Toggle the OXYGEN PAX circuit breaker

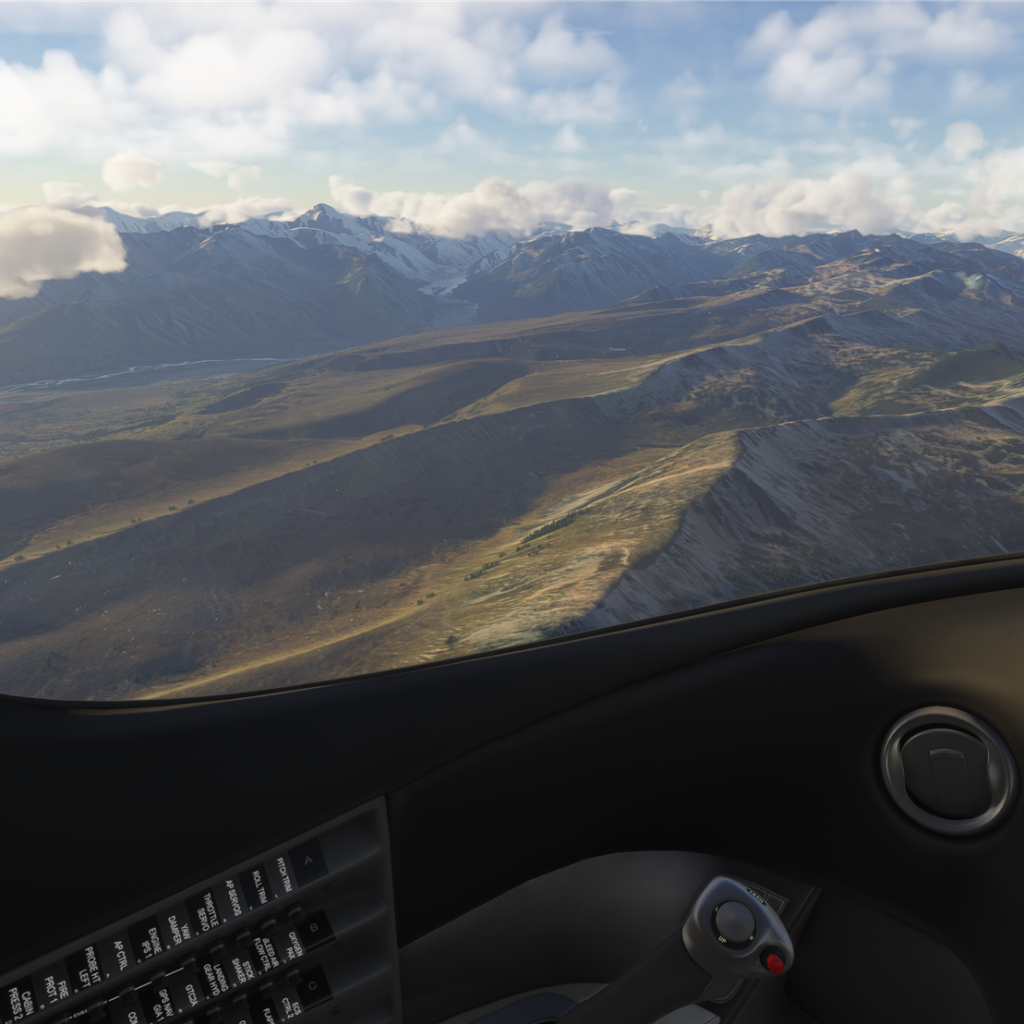pyautogui.click(x=293, y=944)
